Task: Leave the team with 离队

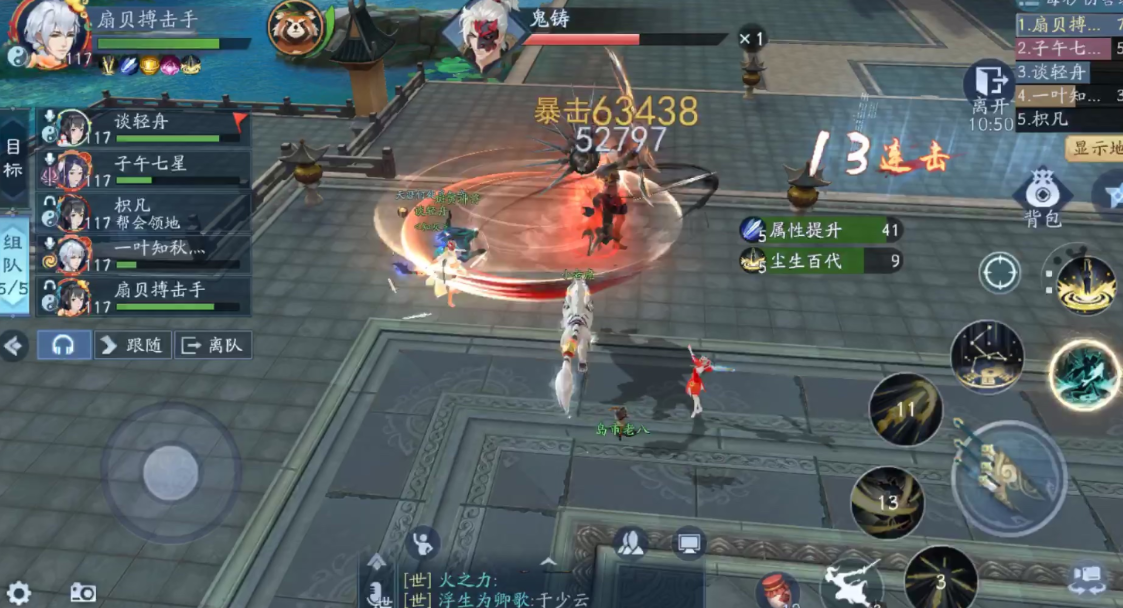Action: pyautogui.click(x=213, y=345)
